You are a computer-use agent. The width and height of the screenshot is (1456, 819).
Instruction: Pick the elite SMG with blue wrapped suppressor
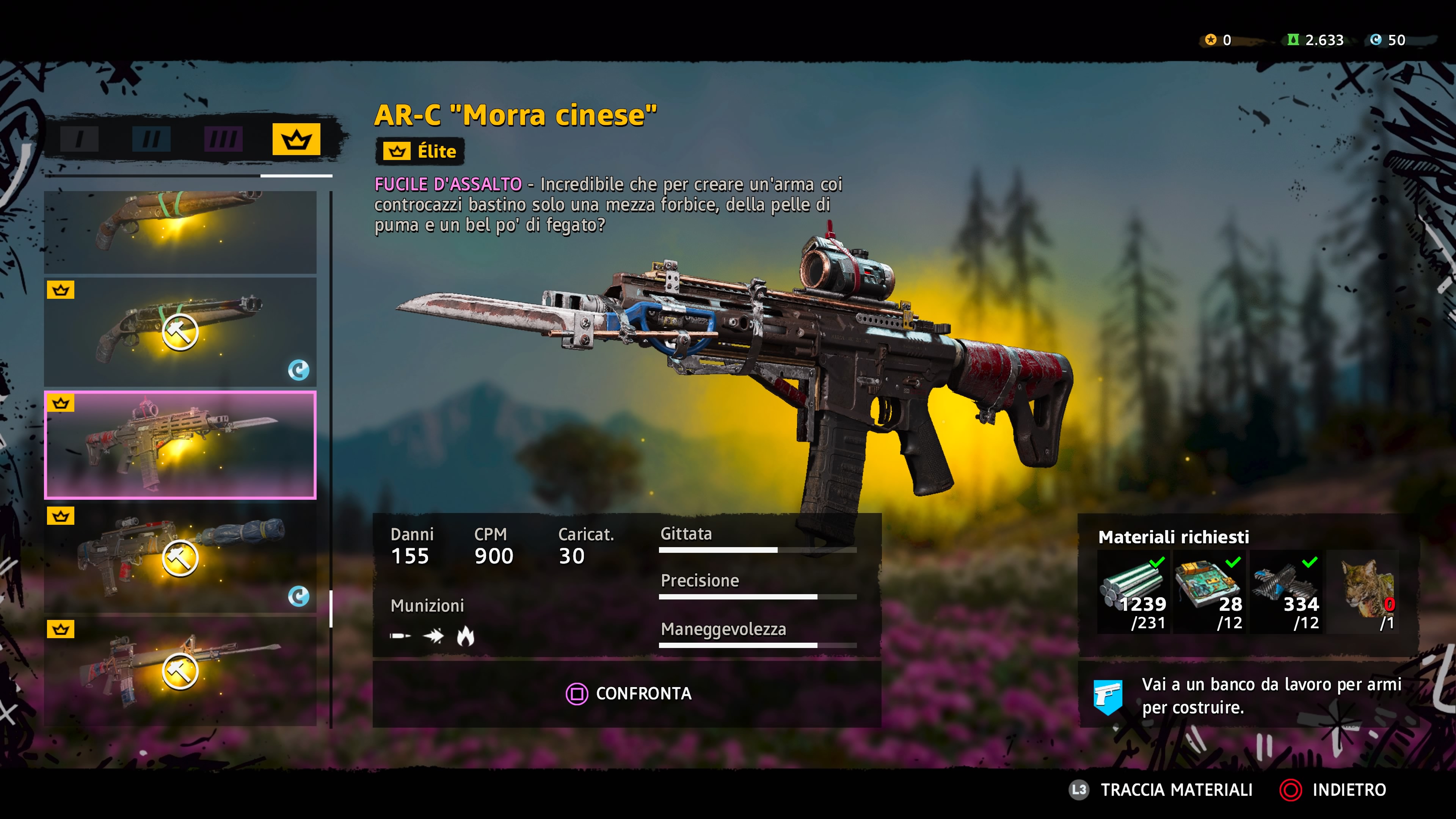pyautogui.click(x=180, y=558)
